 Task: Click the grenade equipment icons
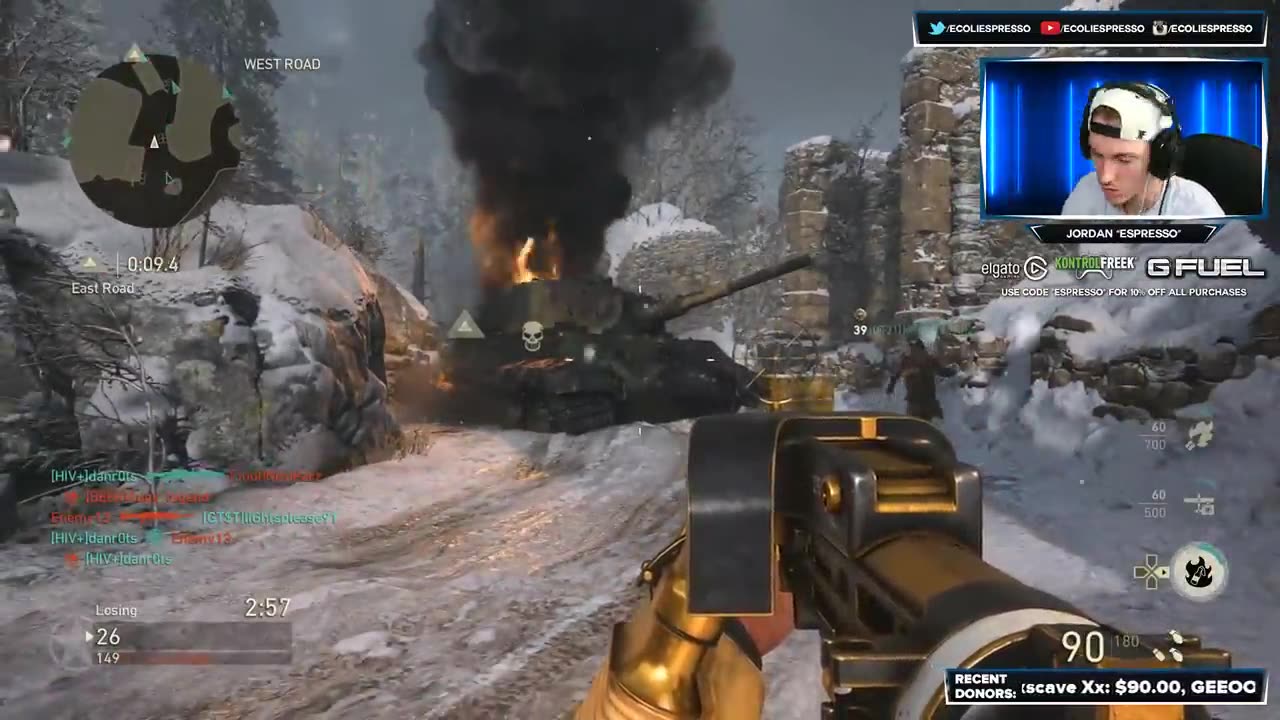[1166, 647]
